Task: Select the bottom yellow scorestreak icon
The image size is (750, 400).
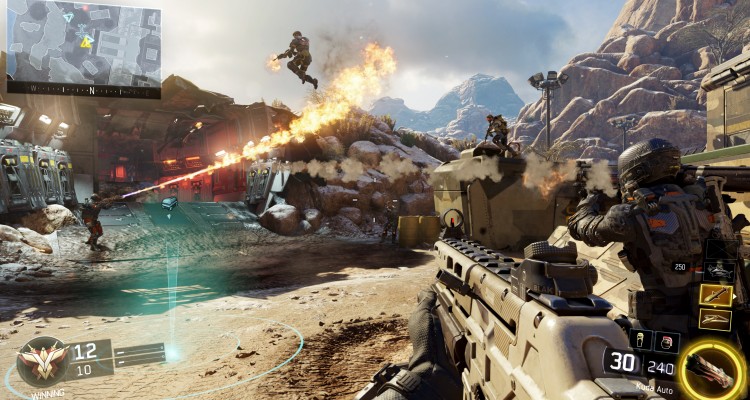Action: [716, 318]
